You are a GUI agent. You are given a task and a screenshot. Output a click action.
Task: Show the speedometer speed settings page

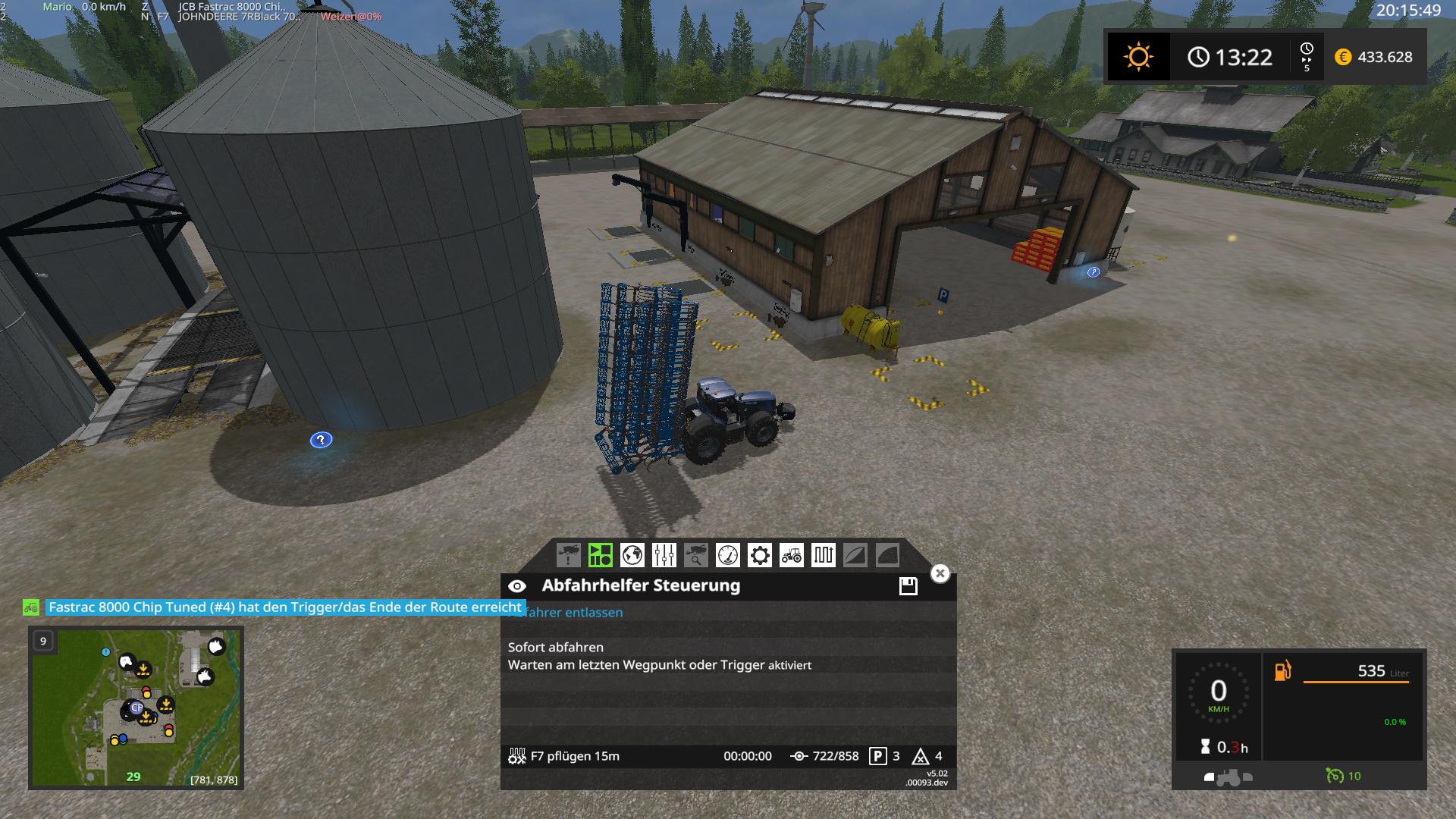(x=727, y=555)
